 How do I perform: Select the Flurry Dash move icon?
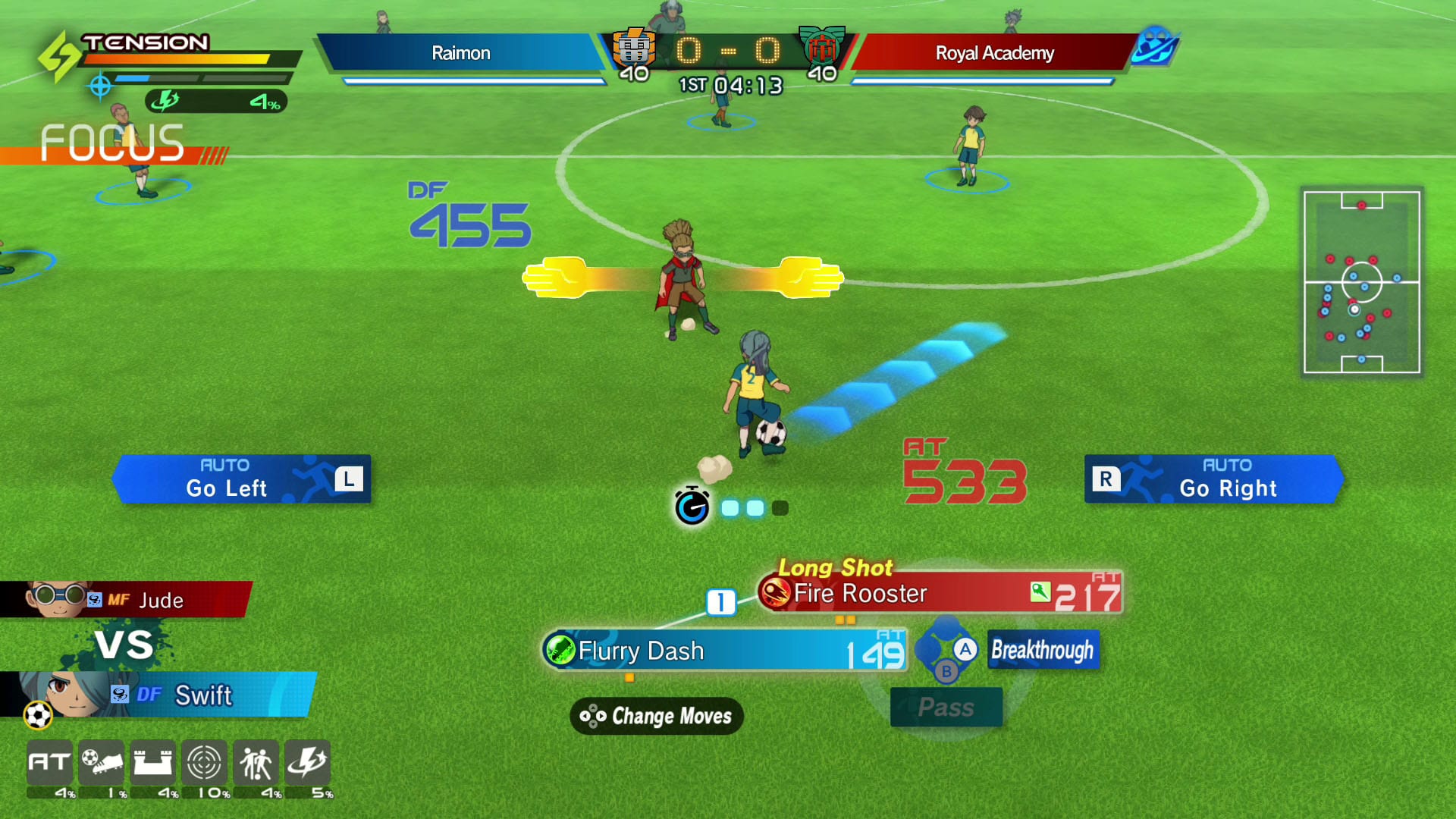click(x=559, y=650)
